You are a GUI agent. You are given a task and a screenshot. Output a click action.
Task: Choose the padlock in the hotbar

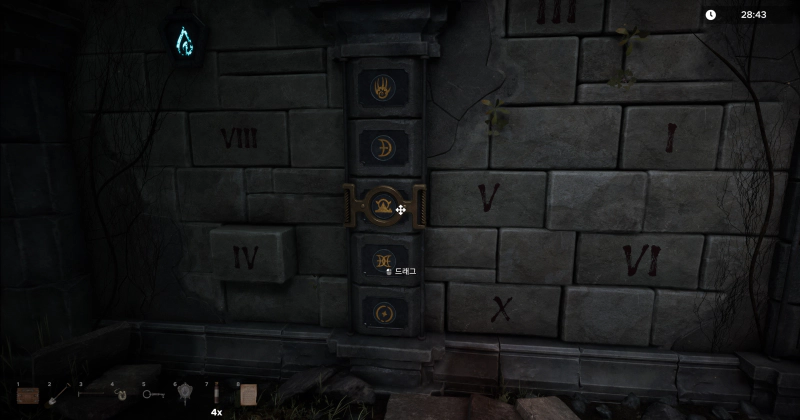122,395
